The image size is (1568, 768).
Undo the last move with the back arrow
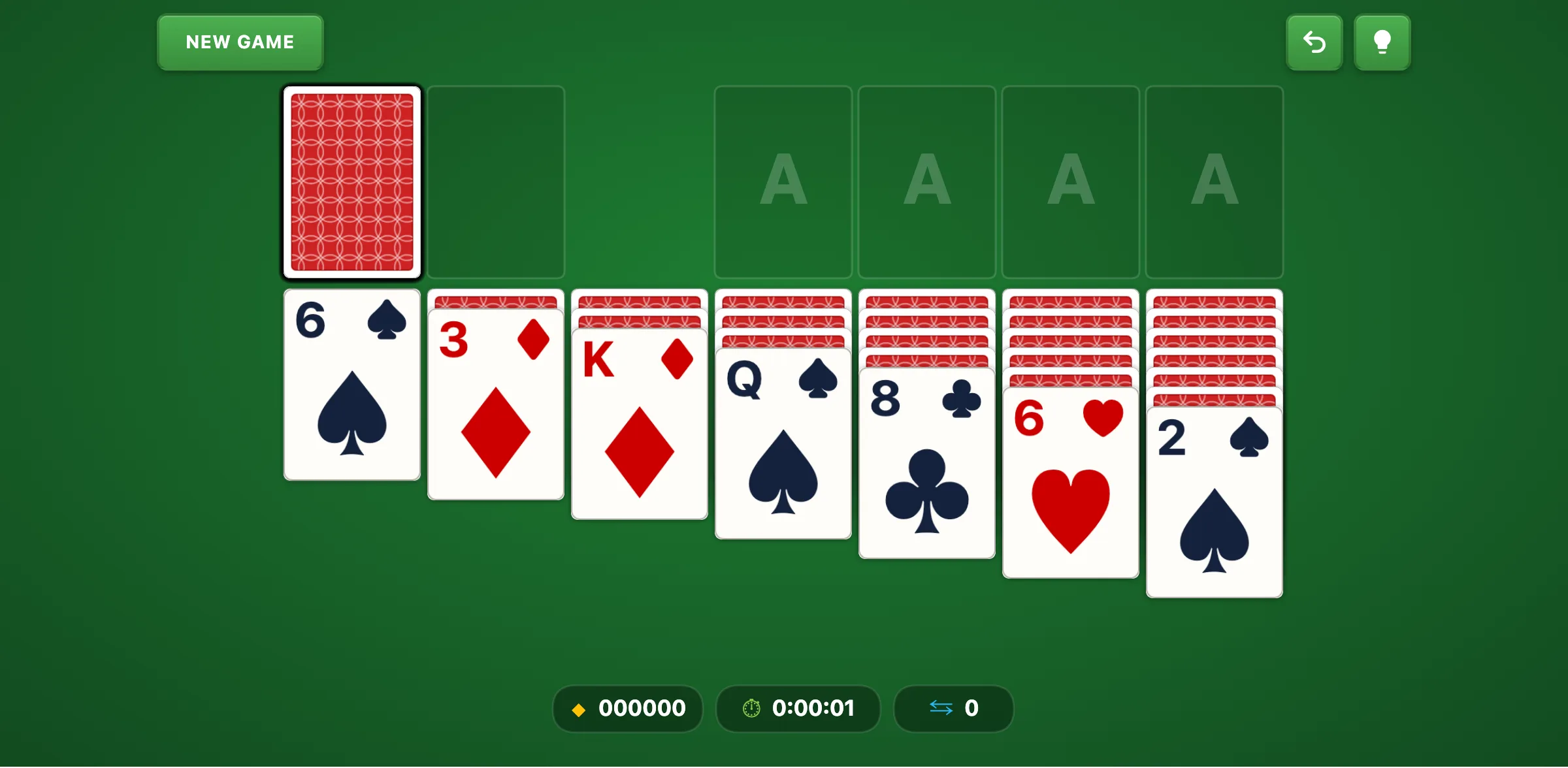pos(1315,42)
